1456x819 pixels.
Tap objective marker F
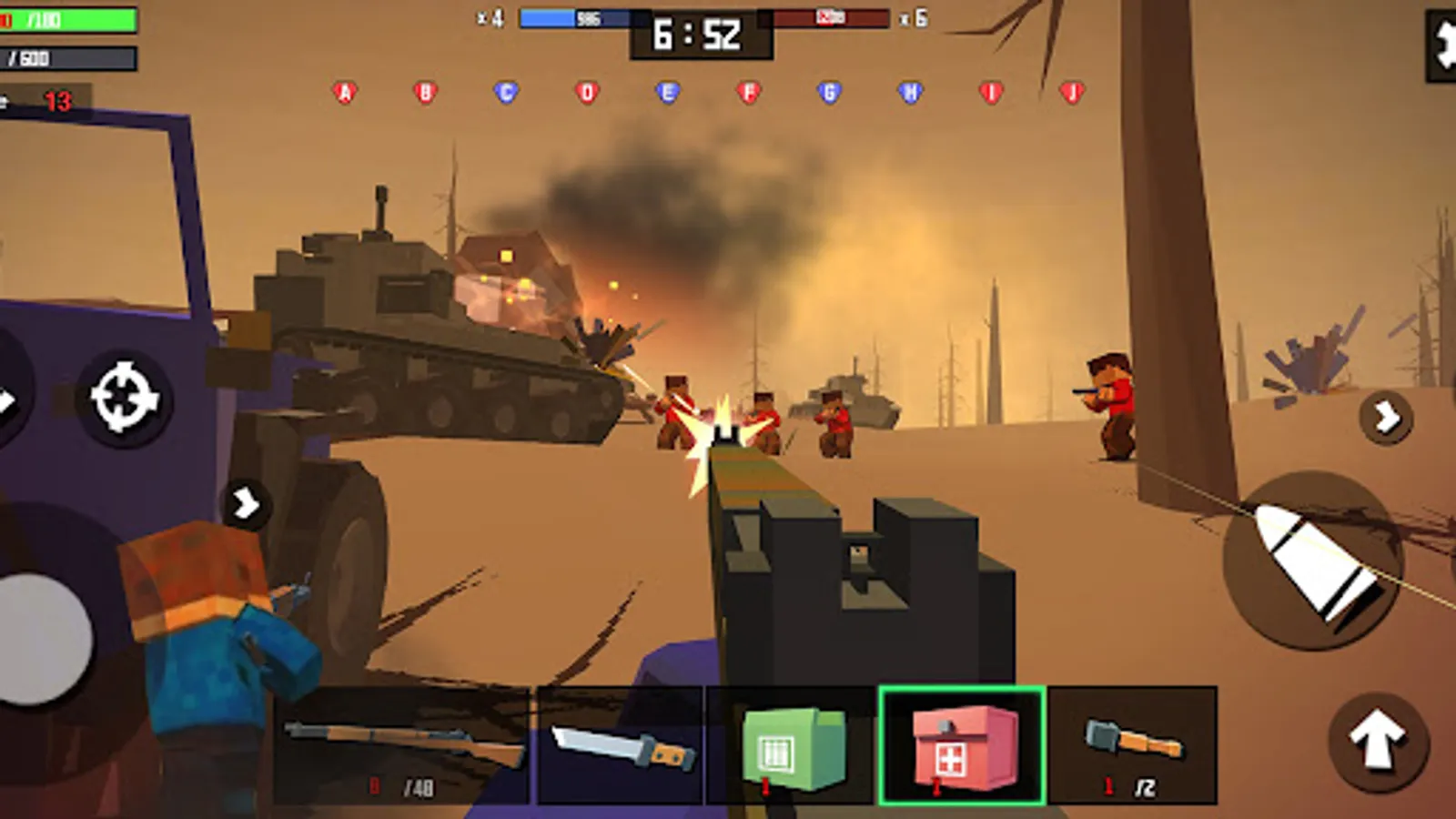click(748, 91)
